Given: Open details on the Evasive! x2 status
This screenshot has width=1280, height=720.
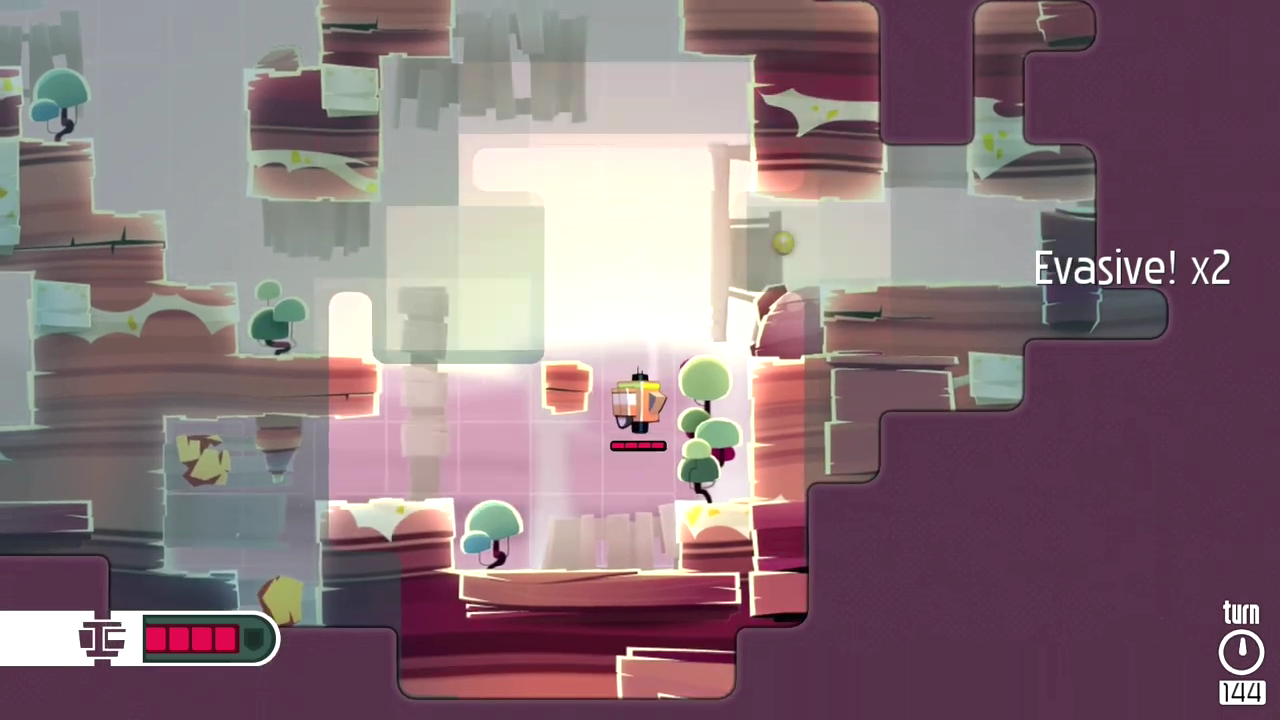Looking at the screenshot, I should point(1132,267).
